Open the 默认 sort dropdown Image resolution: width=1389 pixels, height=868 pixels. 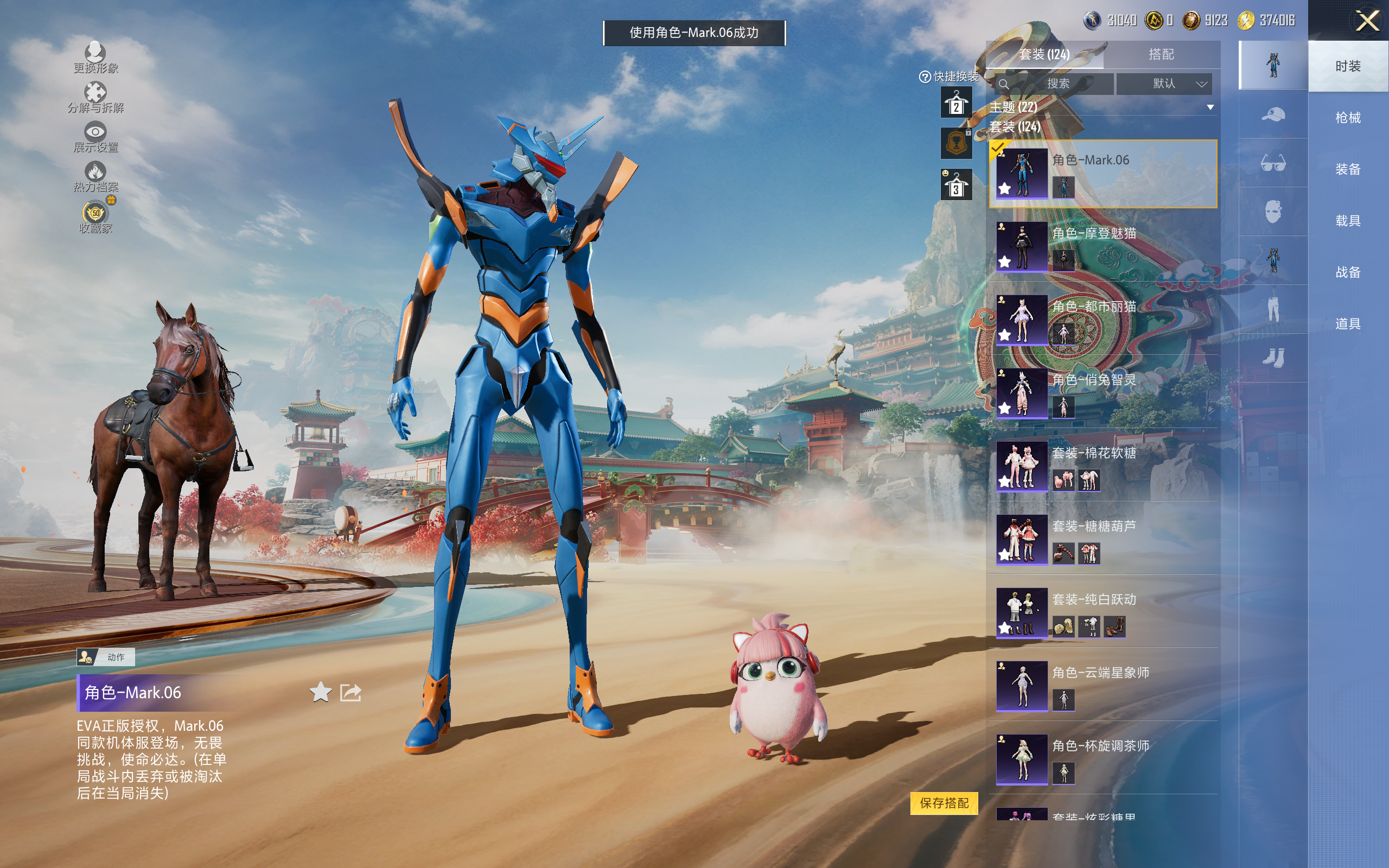pyautogui.click(x=1164, y=84)
